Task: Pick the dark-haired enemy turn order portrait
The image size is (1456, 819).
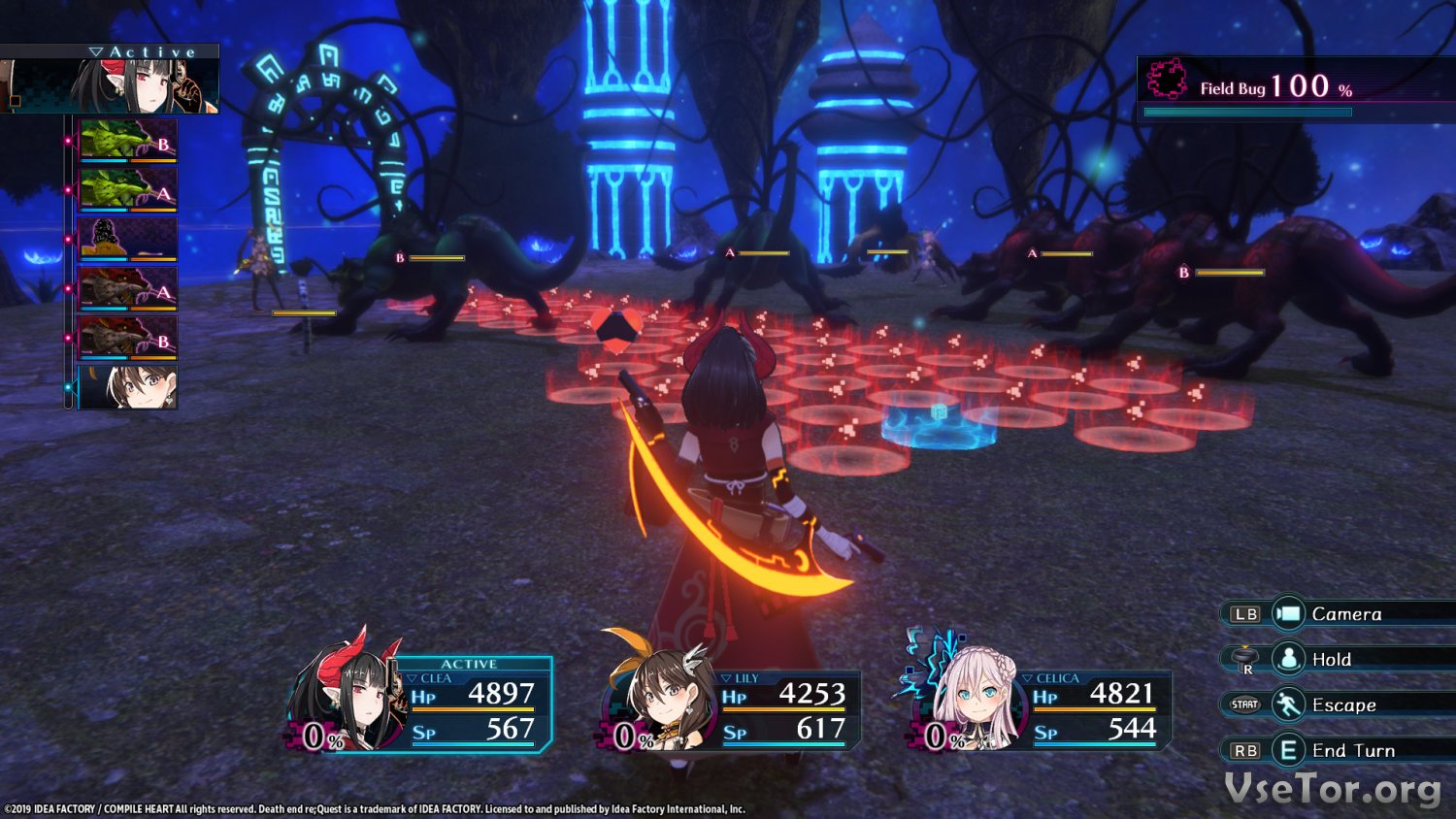Action: (127, 239)
